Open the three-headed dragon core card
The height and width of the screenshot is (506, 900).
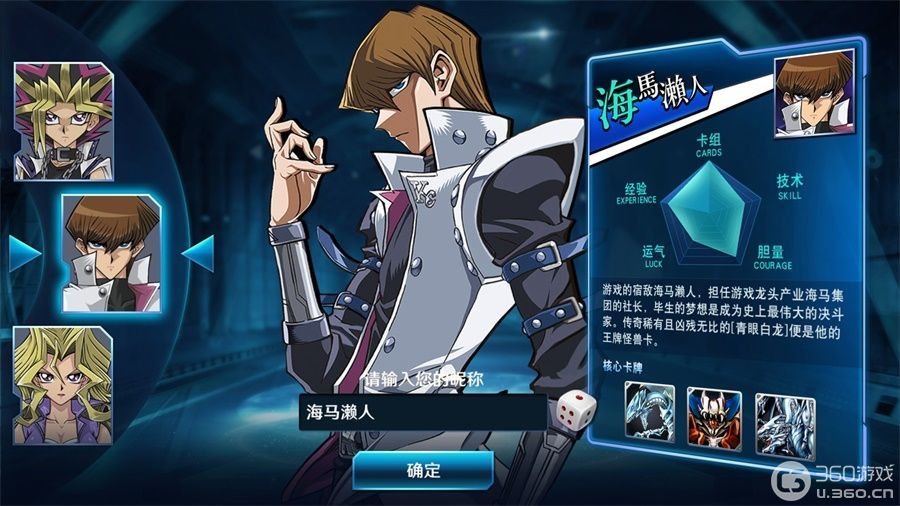click(x=783, y=412)
